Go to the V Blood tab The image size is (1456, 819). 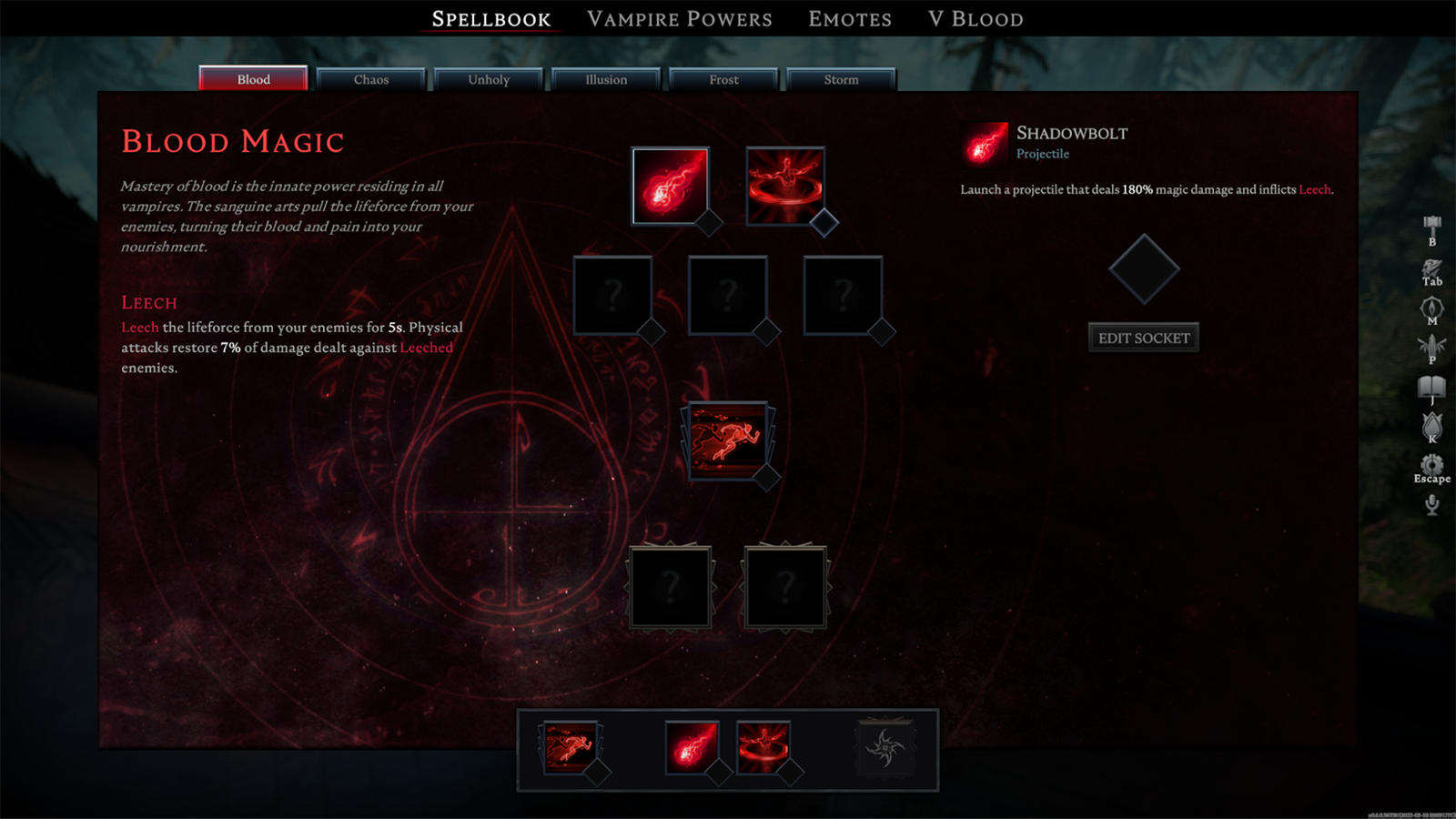coord(976,19)
